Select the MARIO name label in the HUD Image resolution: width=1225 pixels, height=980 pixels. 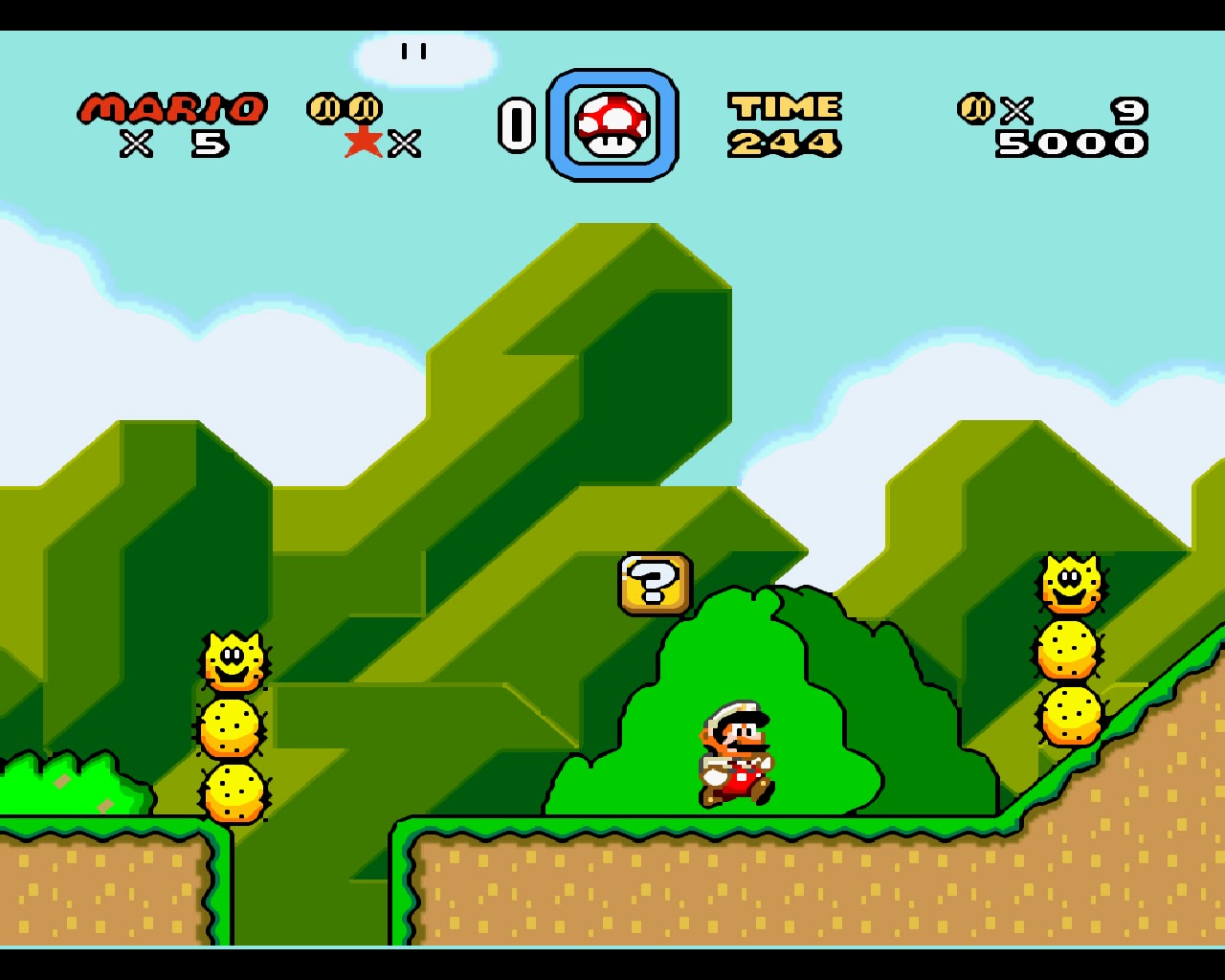tap(174, 107)
